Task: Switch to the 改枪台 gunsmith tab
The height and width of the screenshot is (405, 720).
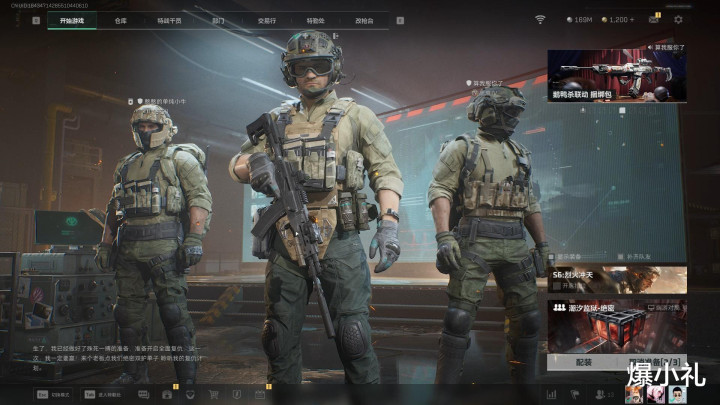Action: click(x=364, y=19)
